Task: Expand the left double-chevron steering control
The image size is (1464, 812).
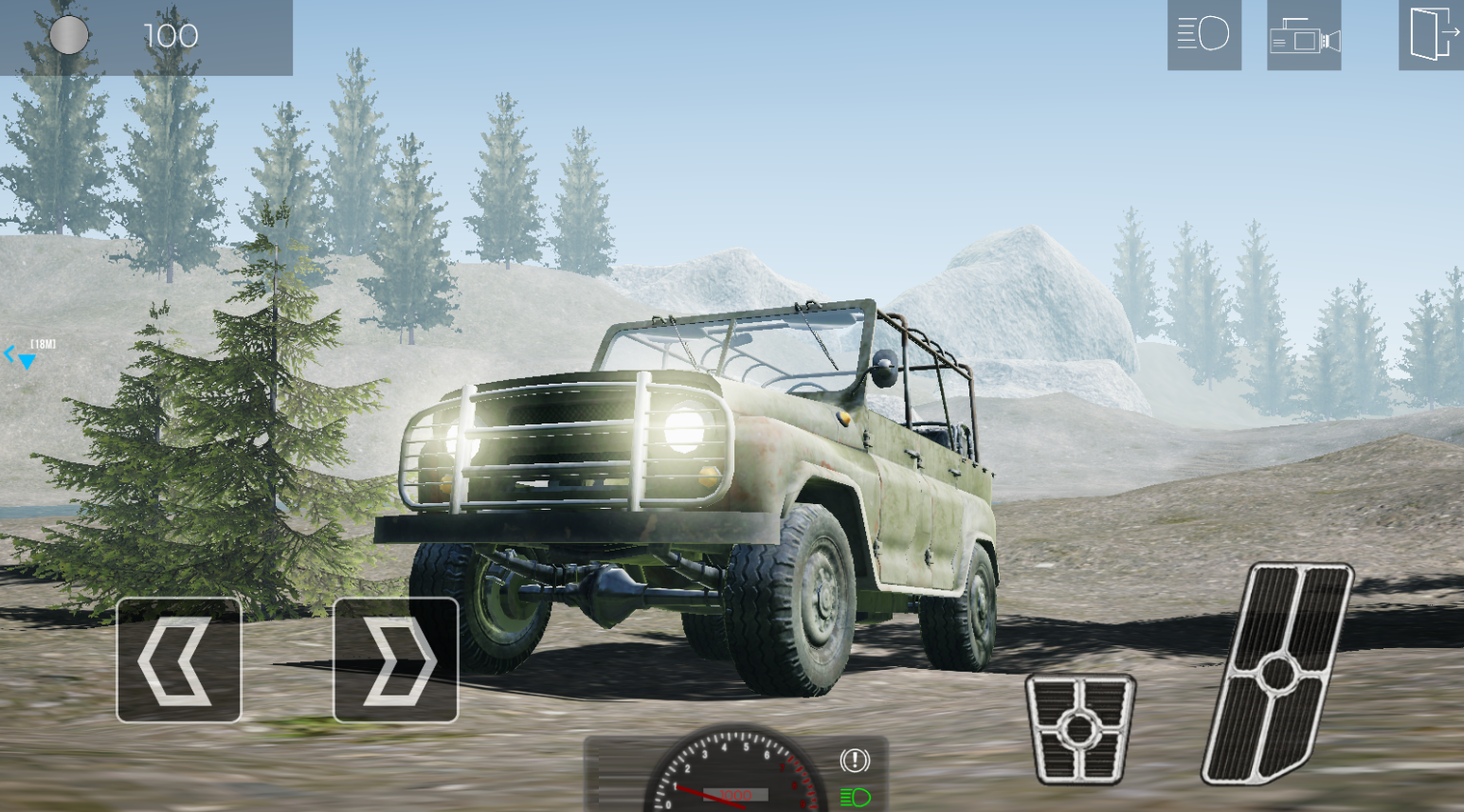Action: 178,660
